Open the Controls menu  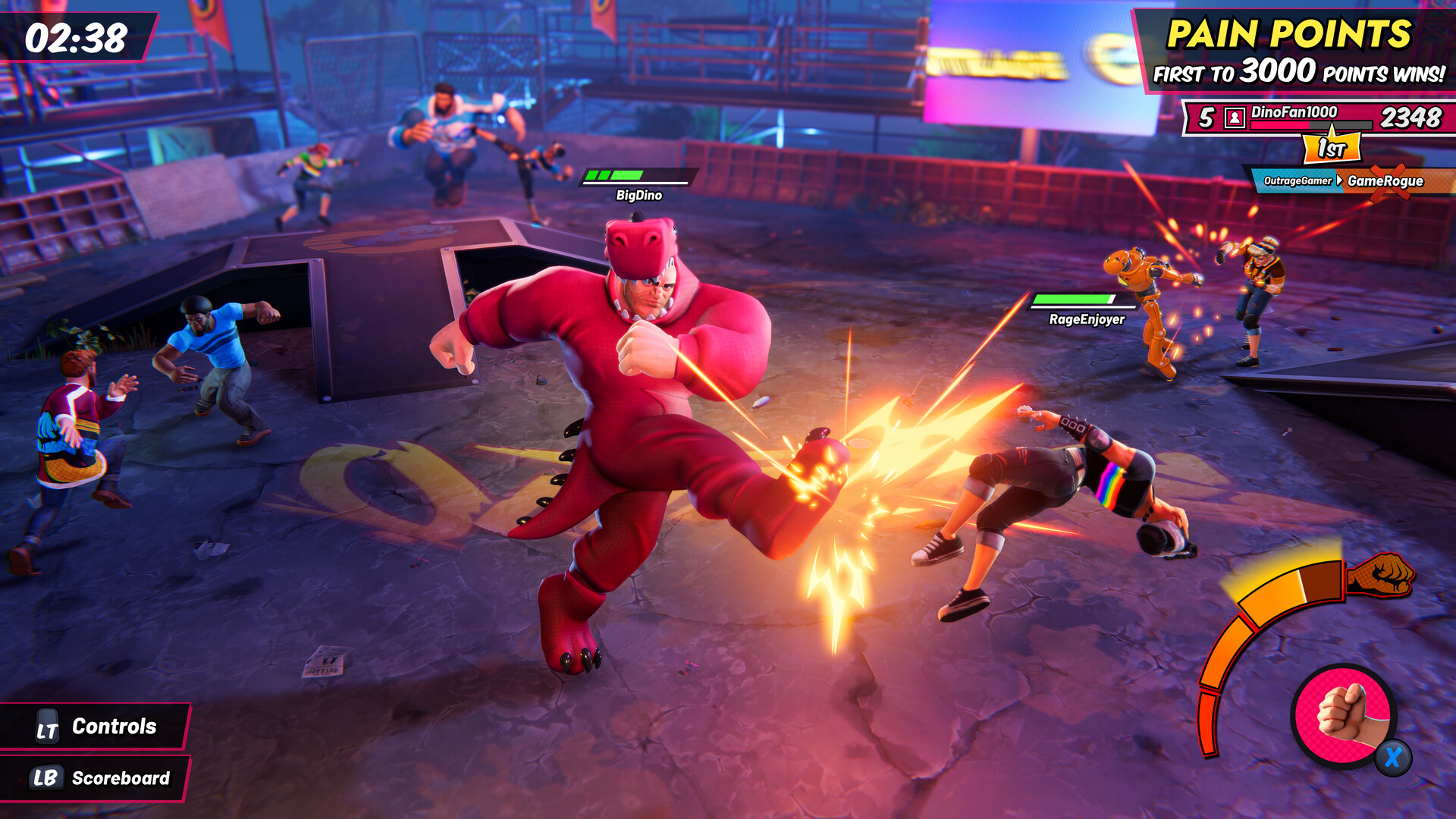pos(114,726)
